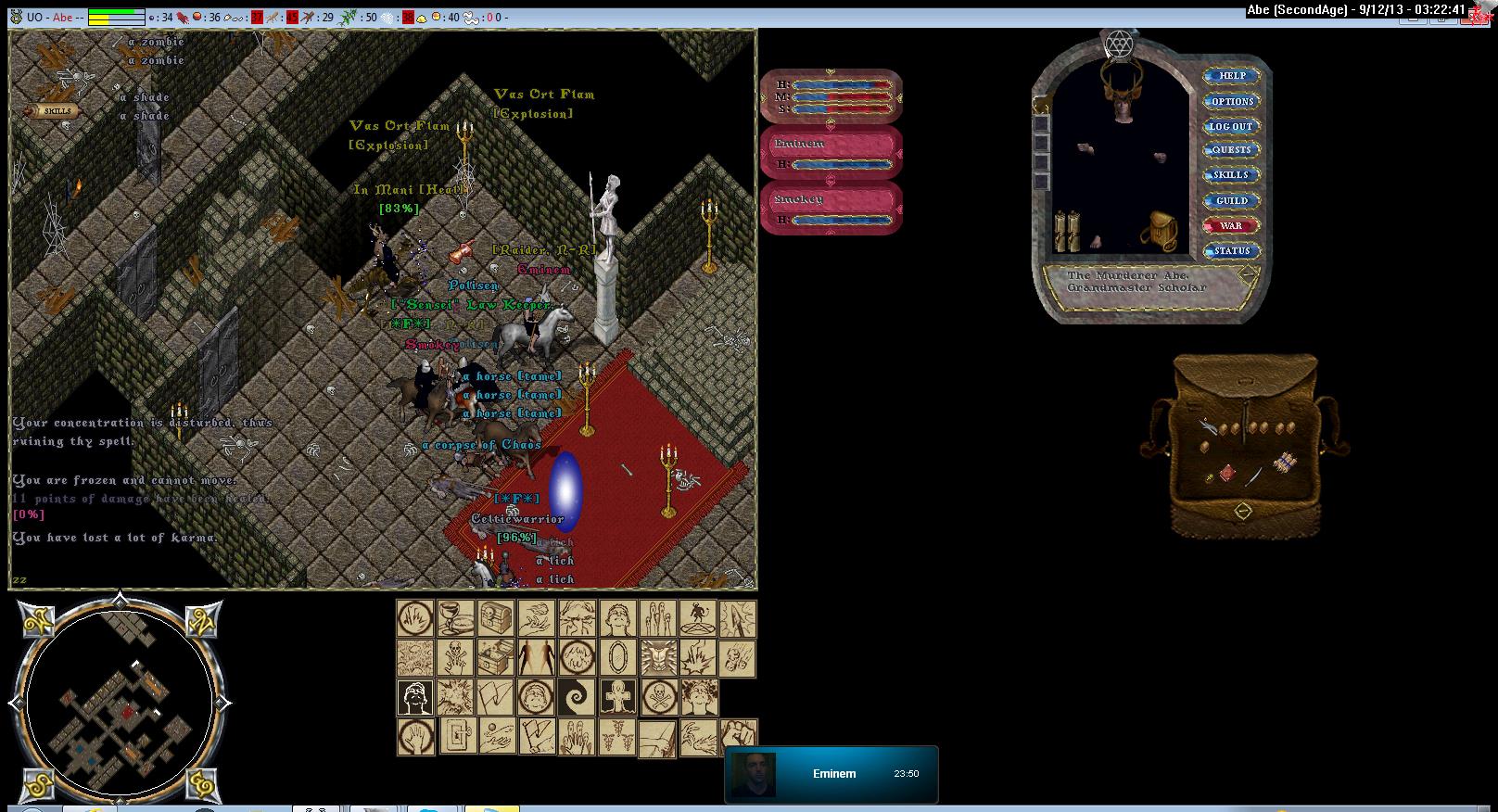Open Skills from the paperdoll buttons

click(x=1231, y=175)
